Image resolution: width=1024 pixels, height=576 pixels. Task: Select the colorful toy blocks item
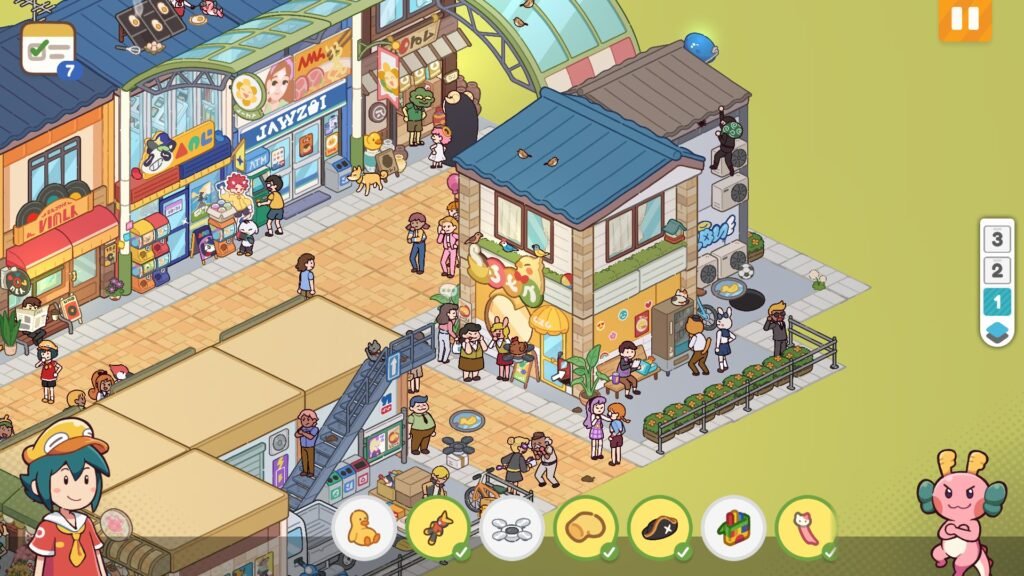[x=734, y=528]
